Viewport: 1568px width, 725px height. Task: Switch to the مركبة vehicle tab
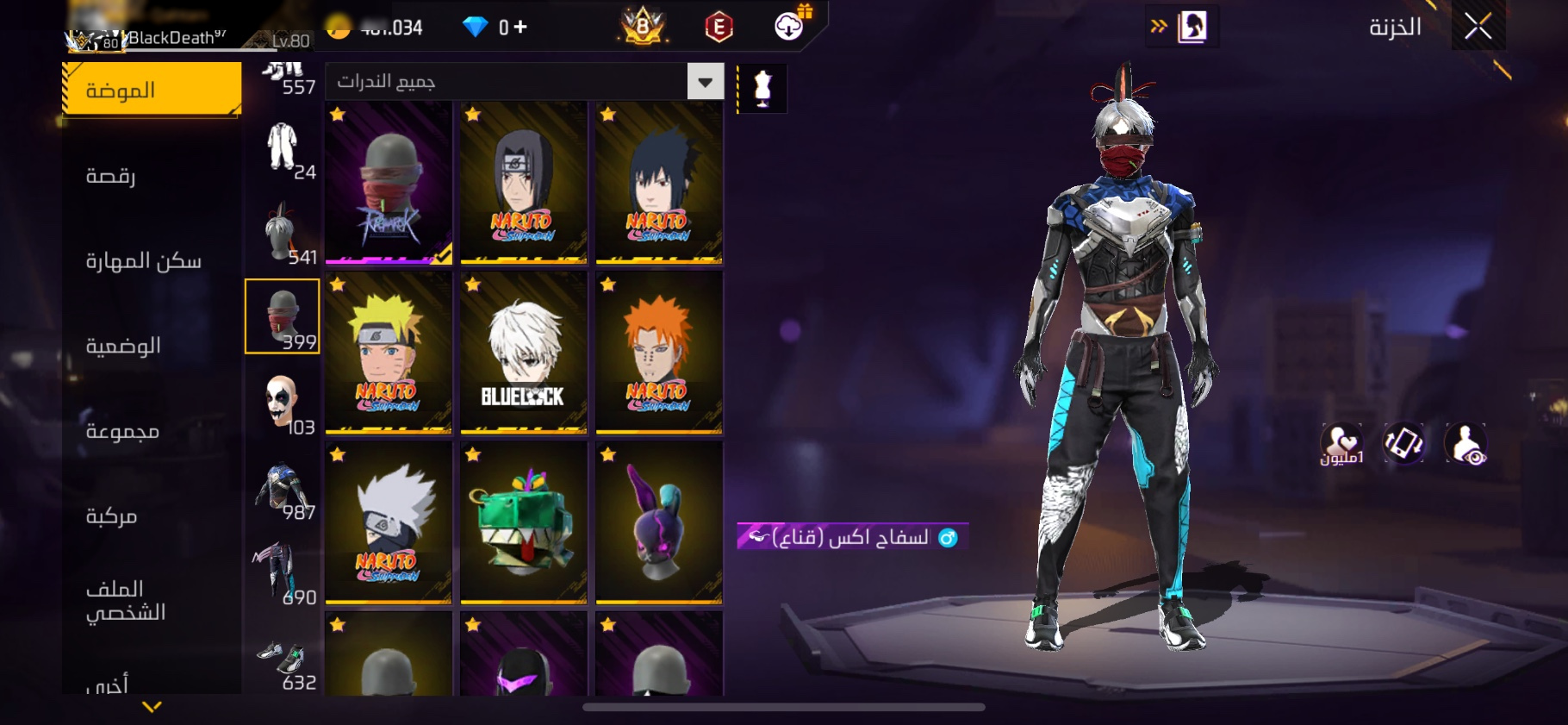(111, 516)
